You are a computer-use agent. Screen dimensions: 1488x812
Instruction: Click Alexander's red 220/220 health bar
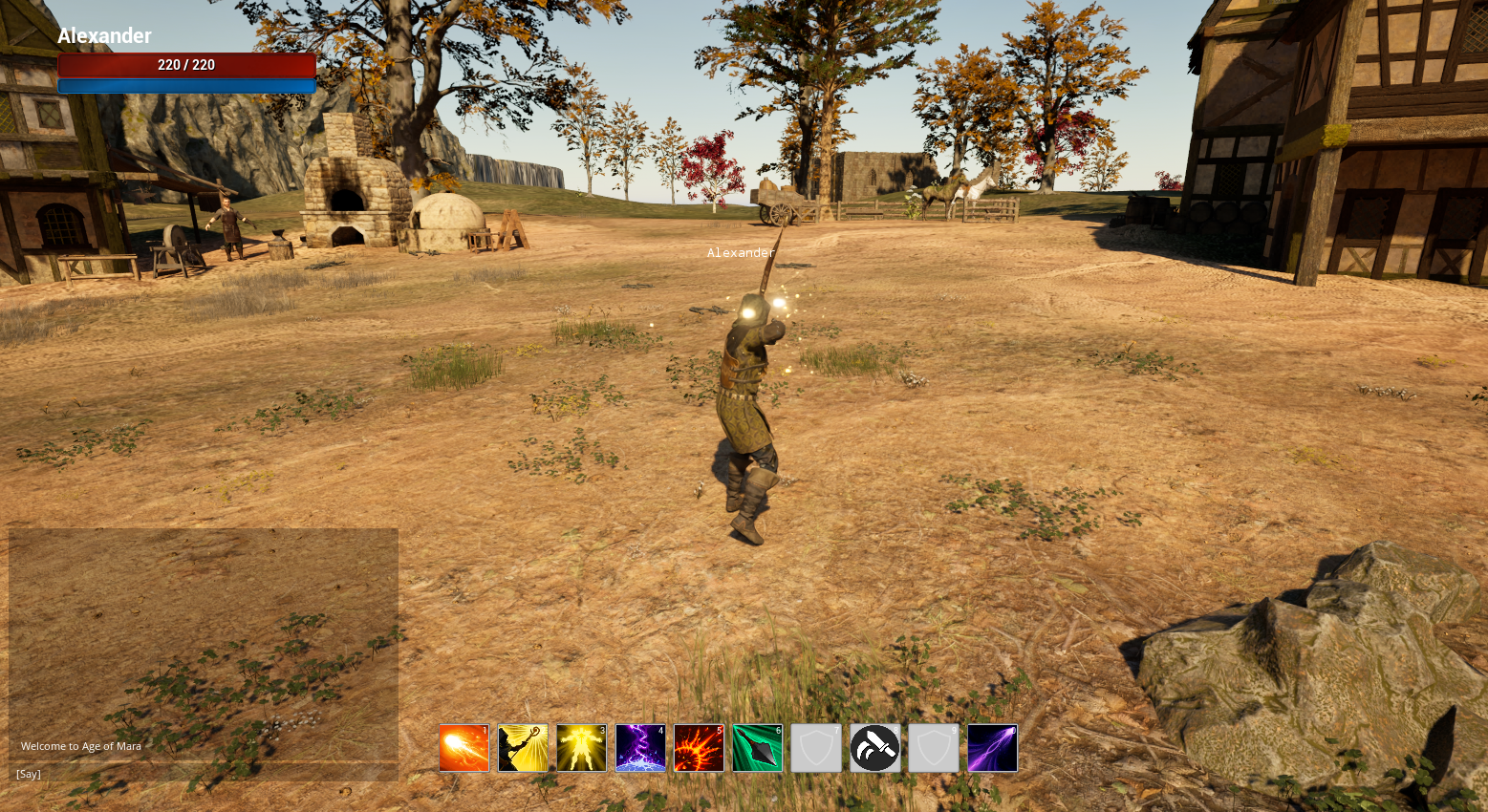coord(187,65)
